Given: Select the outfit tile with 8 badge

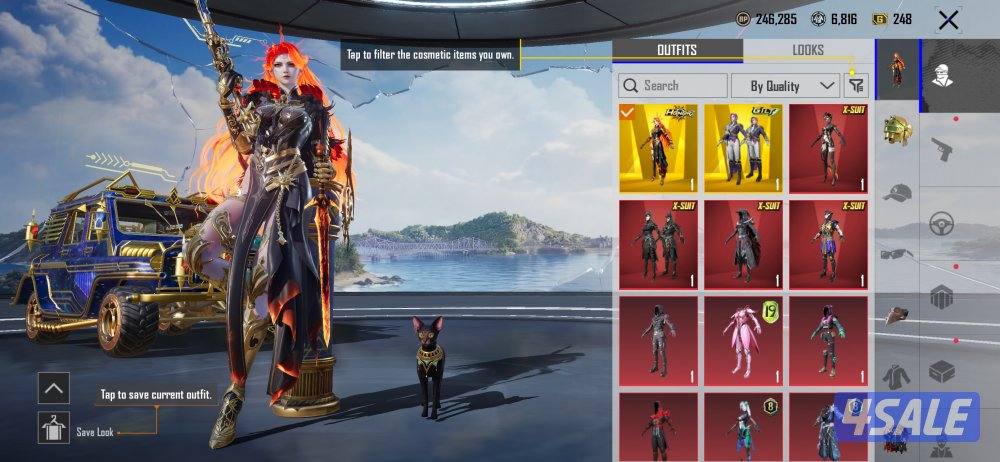Looking at the screenshot, I should pyautogui.click(x=743, y=427).
